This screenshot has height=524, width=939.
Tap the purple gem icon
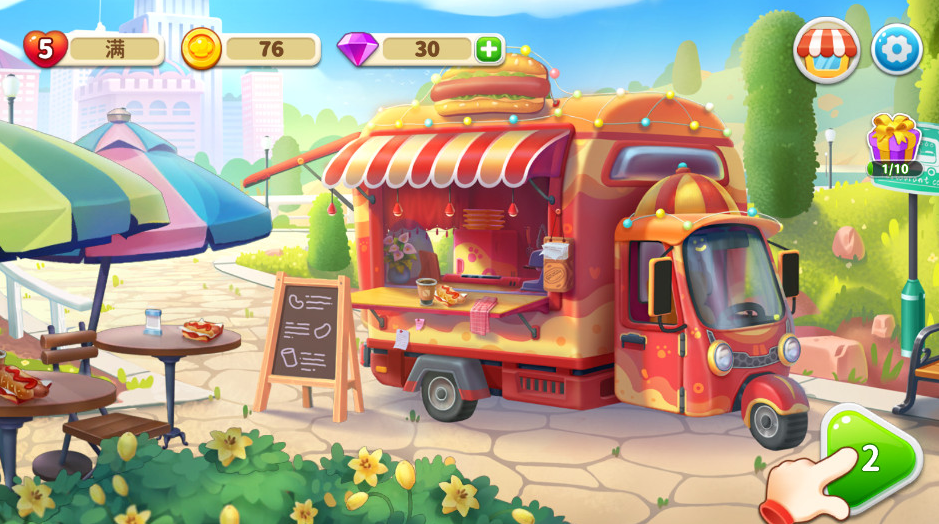(x=358, y=48)
